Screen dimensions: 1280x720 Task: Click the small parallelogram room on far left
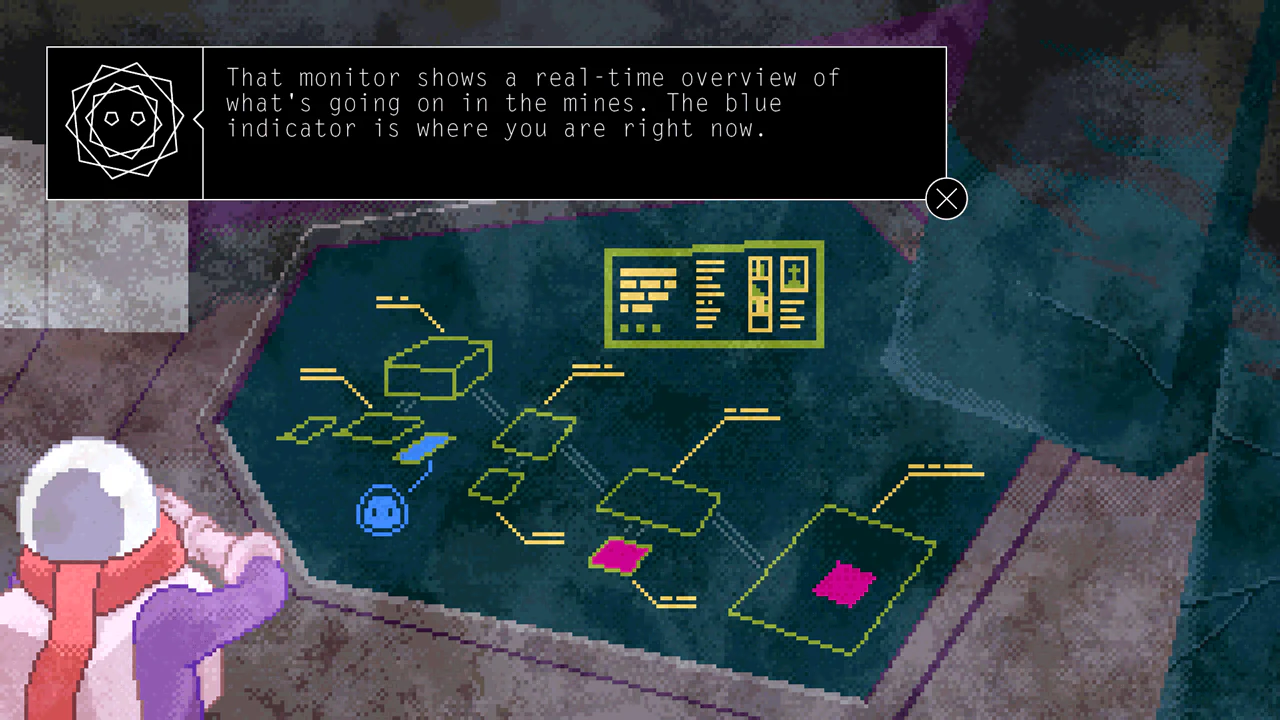(307, 432)
